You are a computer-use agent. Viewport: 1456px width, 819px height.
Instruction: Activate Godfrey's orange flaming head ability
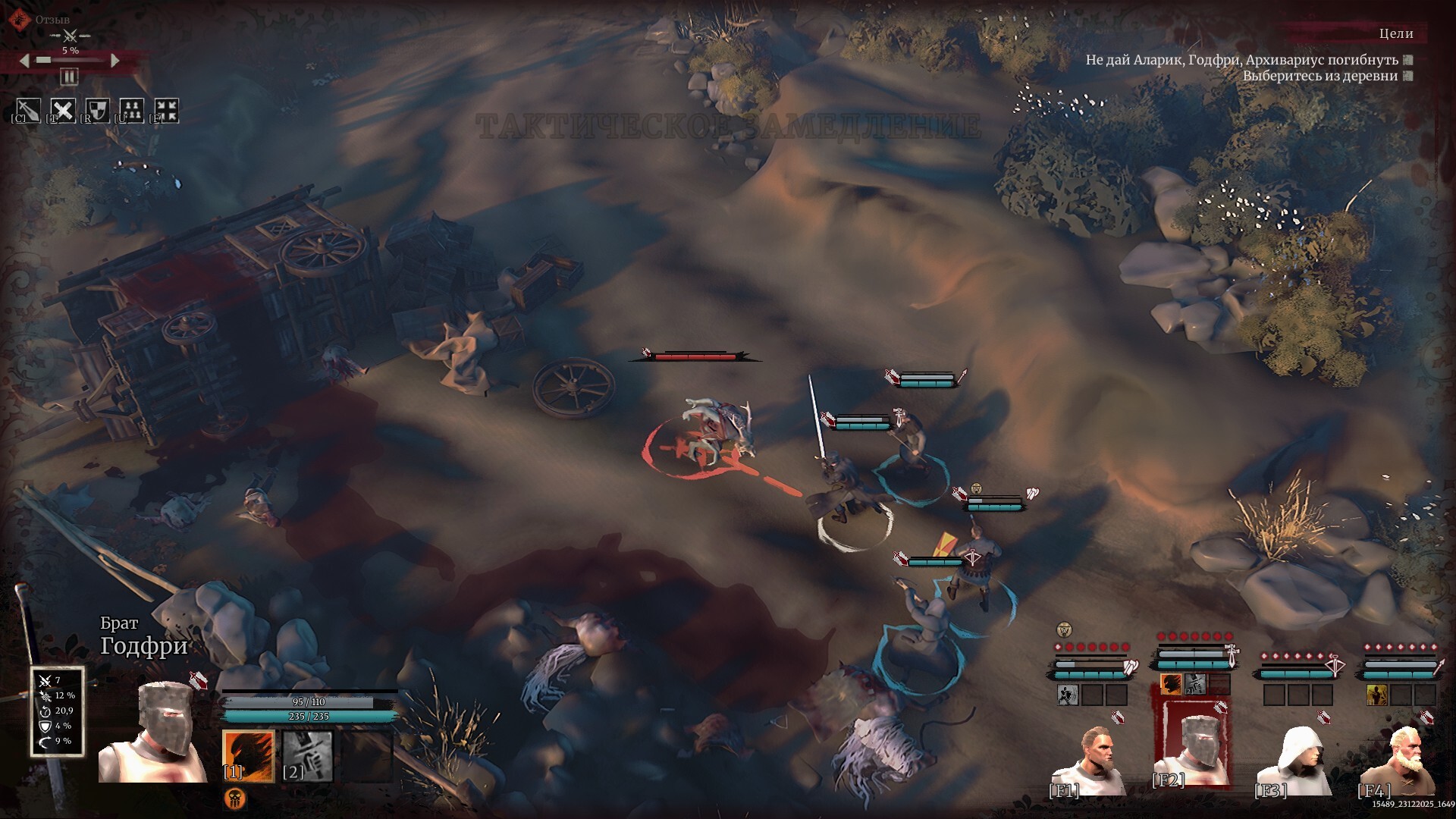click(248, 755)
